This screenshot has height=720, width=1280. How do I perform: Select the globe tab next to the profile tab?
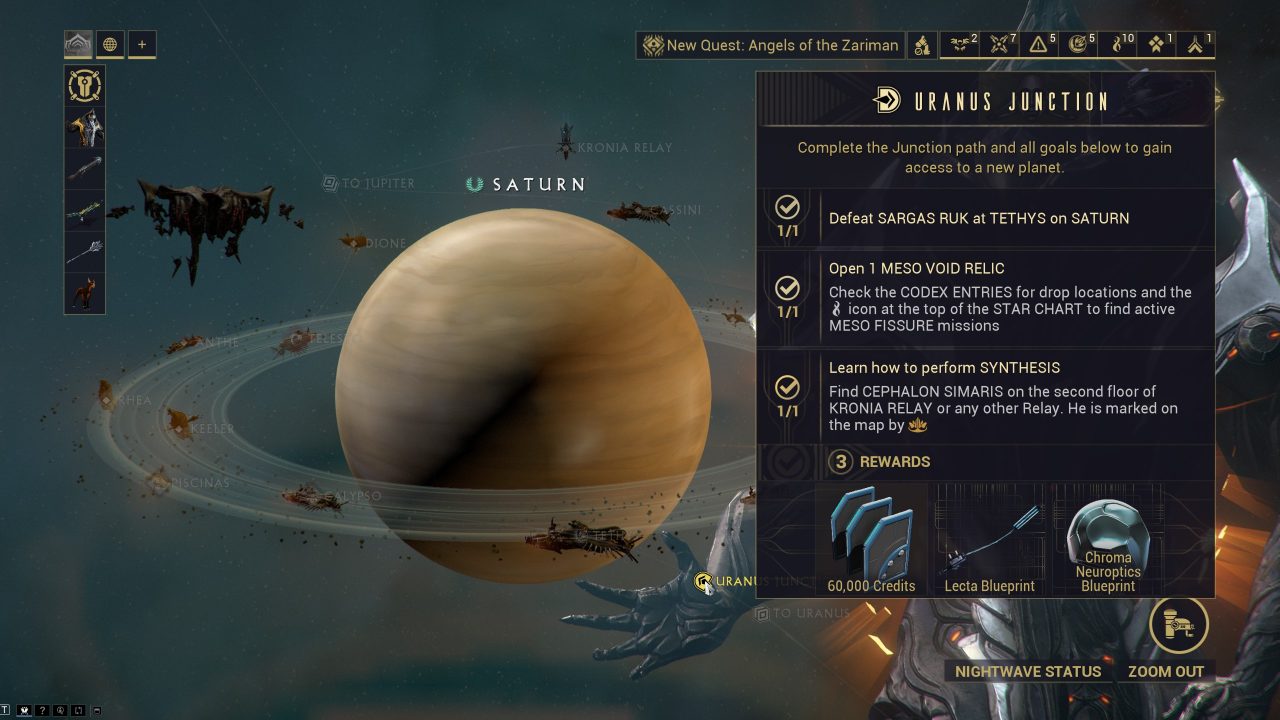(110, 44)
